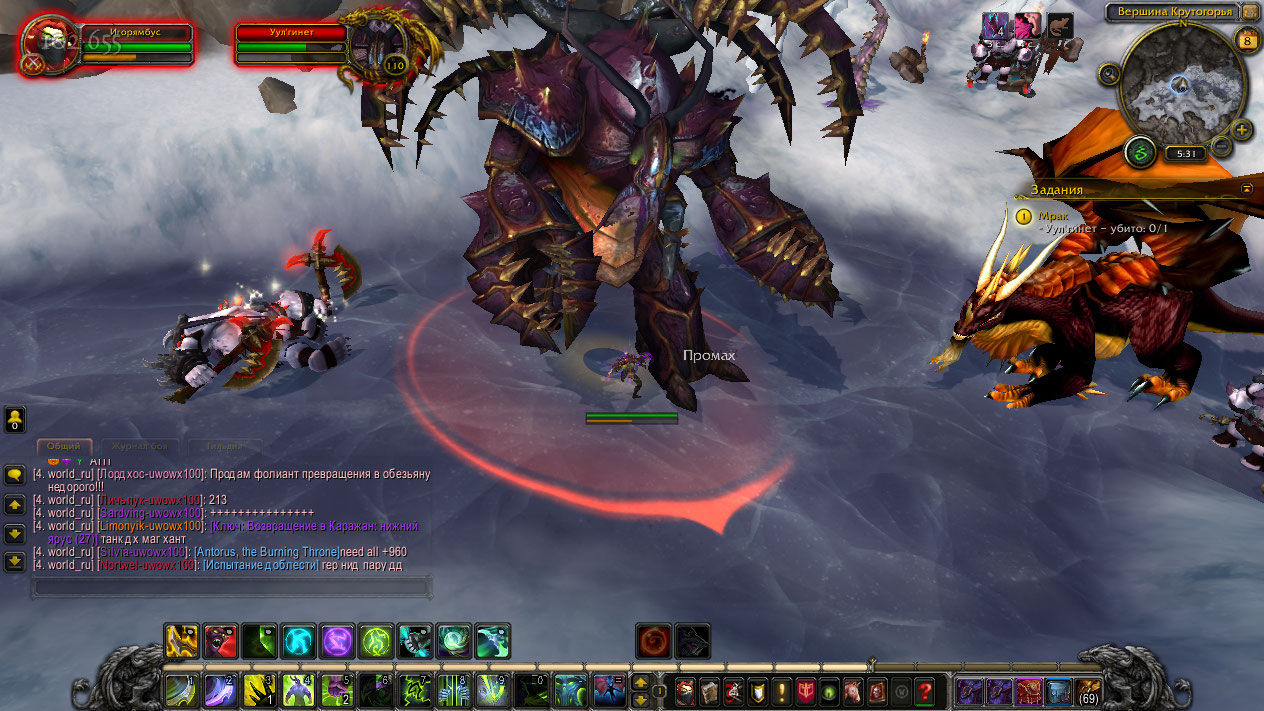Jump chat to bottom with arrow button
1264x711 pixels.
point(15,561)
